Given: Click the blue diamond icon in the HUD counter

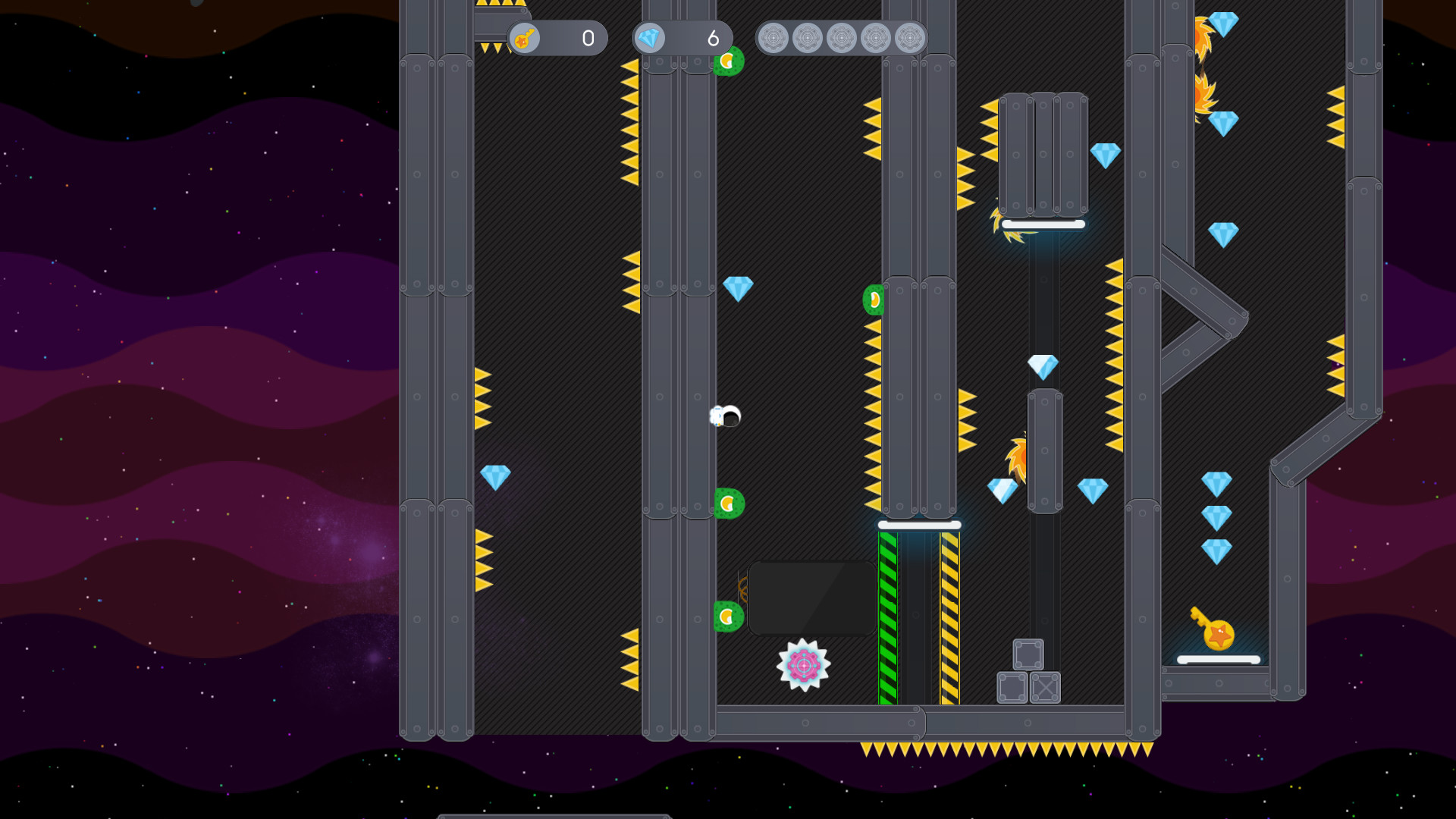Looking at the screenshot, I should click(649, 39).
